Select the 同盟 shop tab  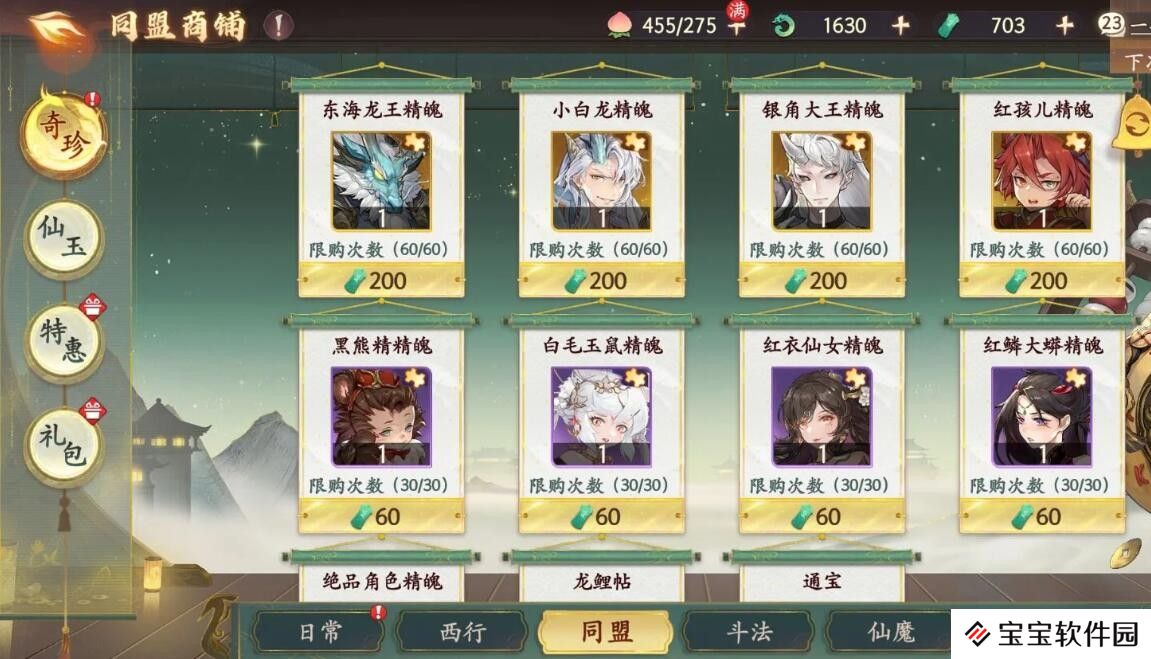(x=605, y=632)
